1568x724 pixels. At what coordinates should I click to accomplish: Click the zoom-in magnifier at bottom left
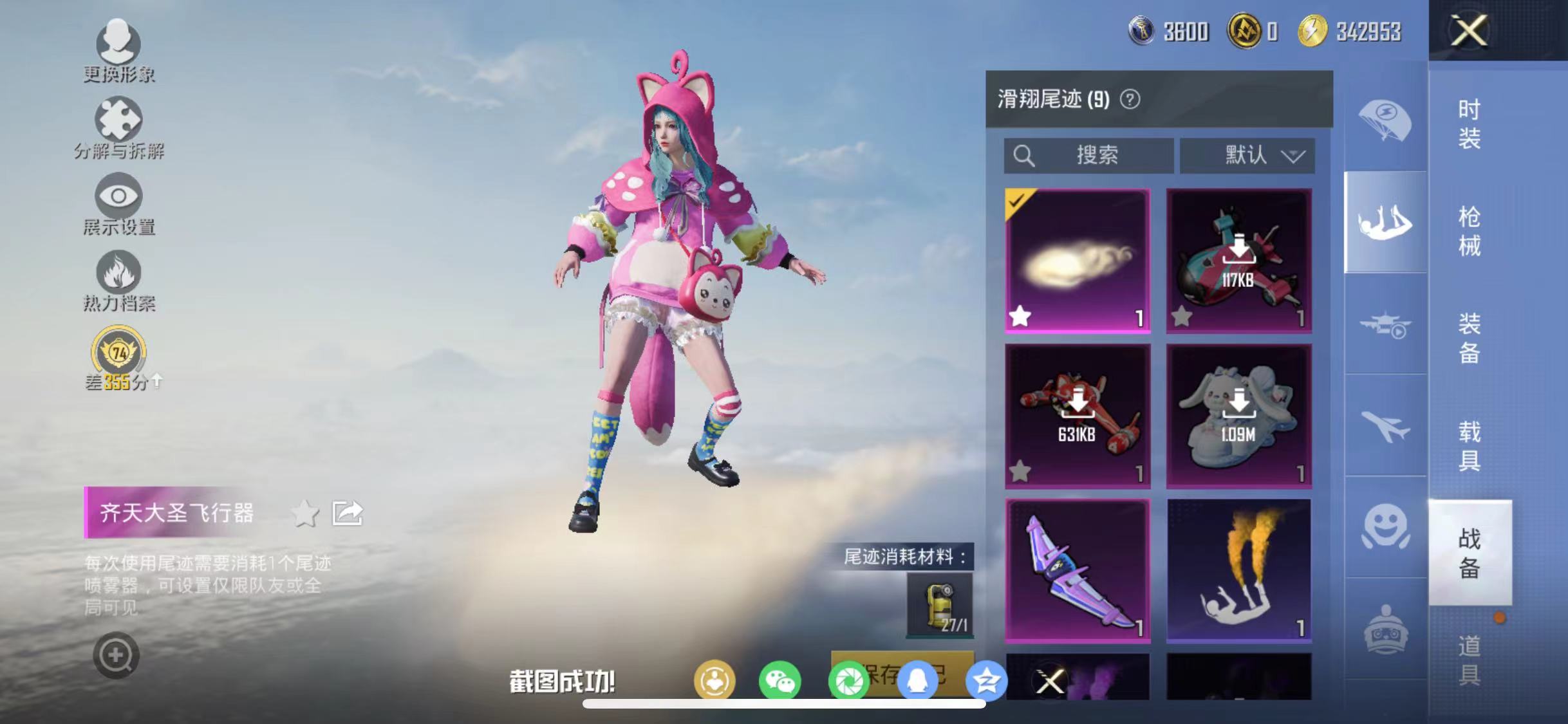click(116, 654)
